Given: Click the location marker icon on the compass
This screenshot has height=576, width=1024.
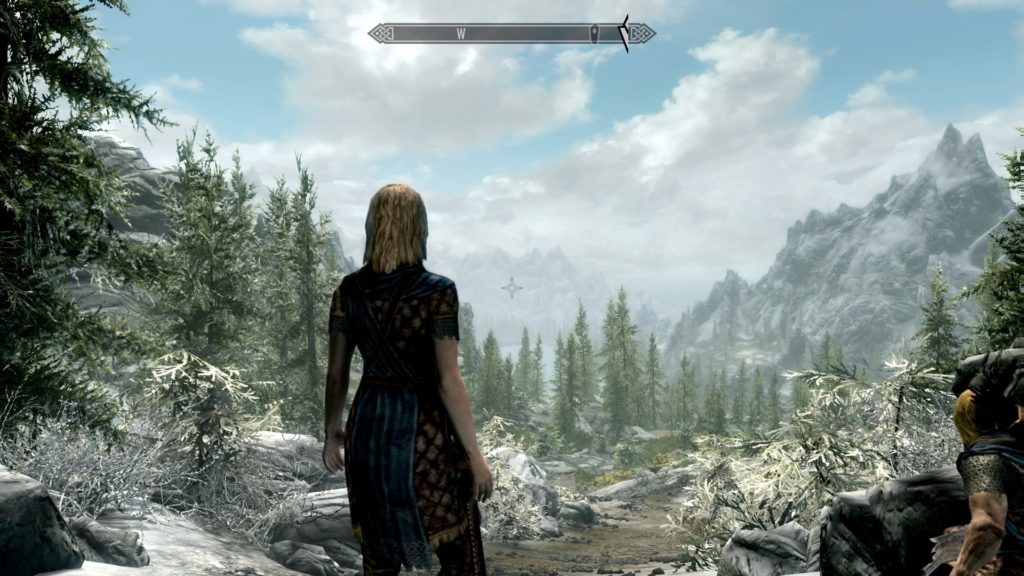Looking at the screenshot, I should point(596,33).
